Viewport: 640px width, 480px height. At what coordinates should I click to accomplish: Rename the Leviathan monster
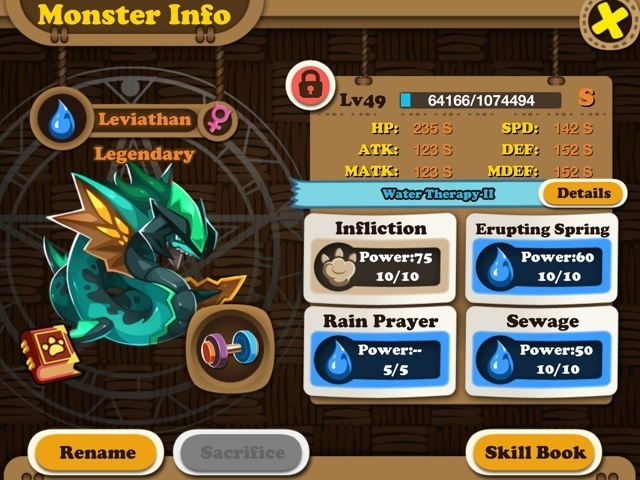pos(97,452)
